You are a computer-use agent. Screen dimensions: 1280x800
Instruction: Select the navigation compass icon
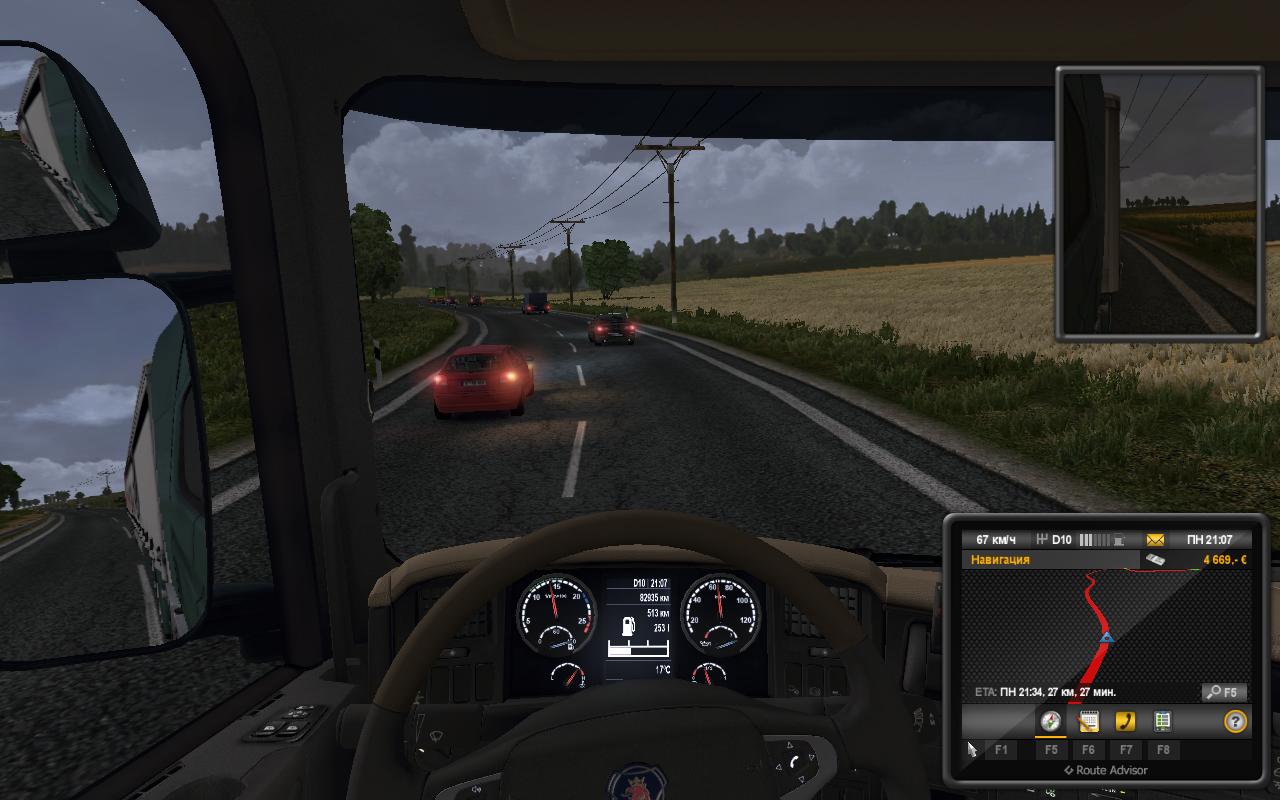click(1051, 722)
